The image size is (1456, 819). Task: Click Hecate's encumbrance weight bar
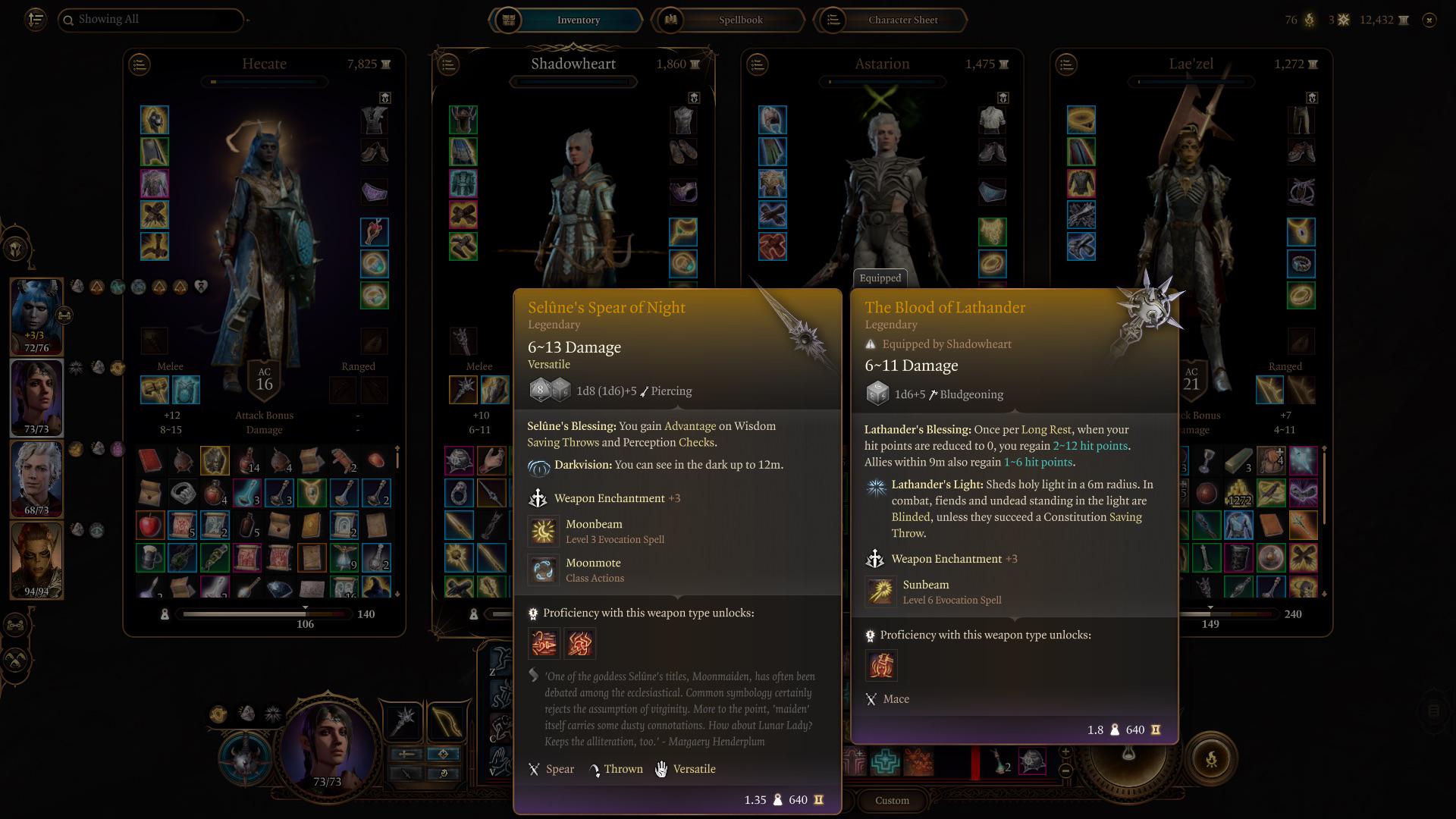[x=264, y=614]
